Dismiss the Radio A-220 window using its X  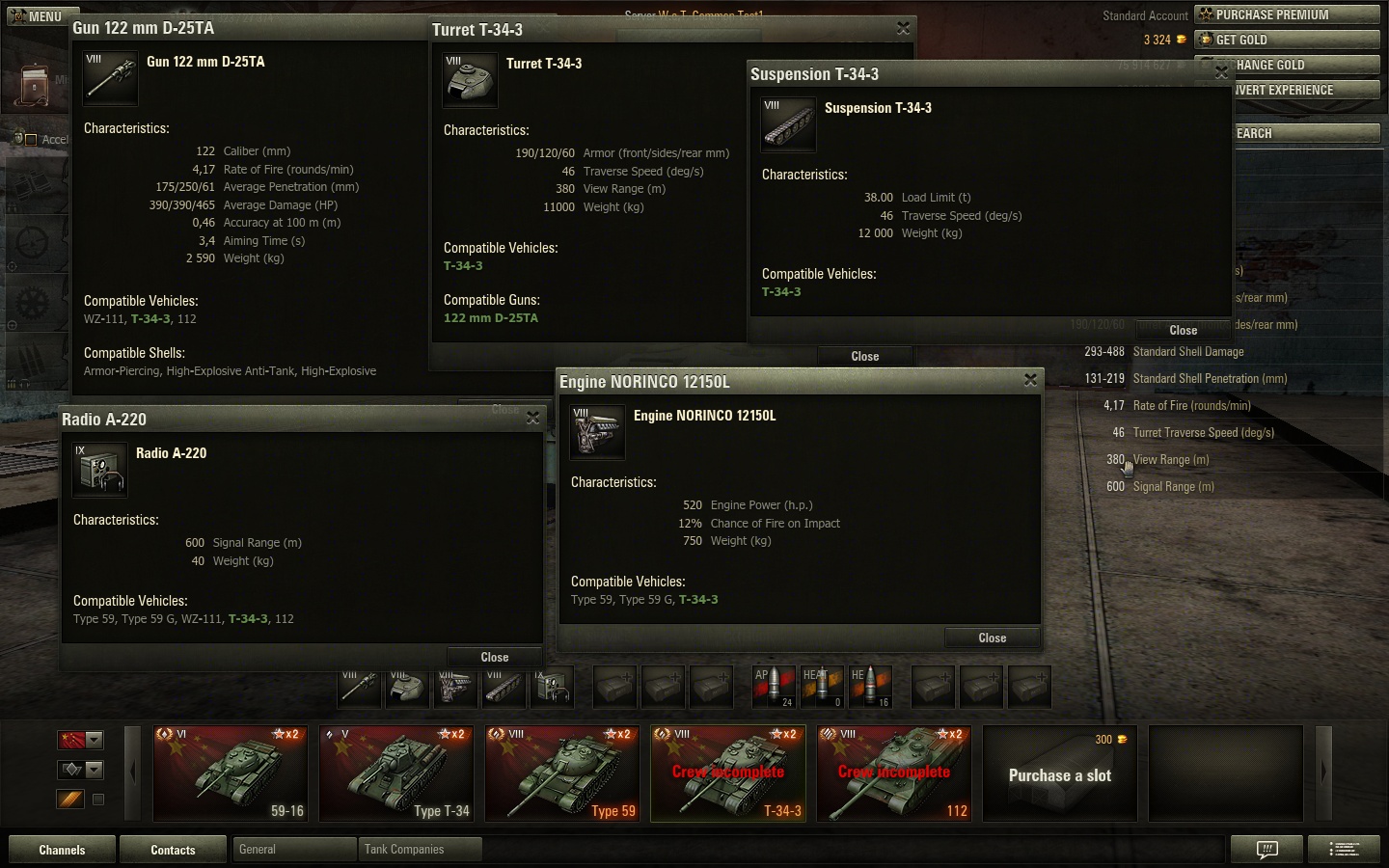[x=532, y=418]
